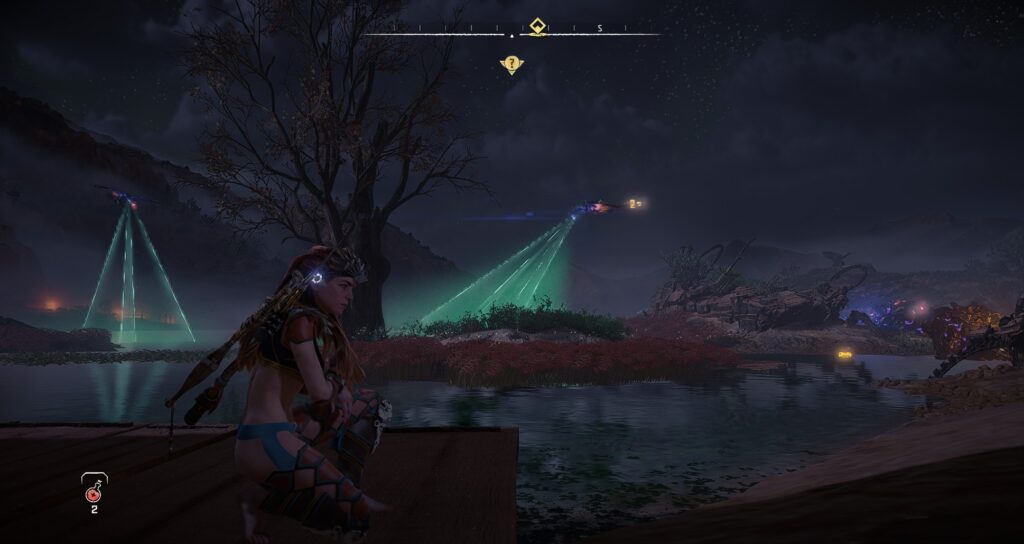Click the compass bar's S heading

click(599, 28)
